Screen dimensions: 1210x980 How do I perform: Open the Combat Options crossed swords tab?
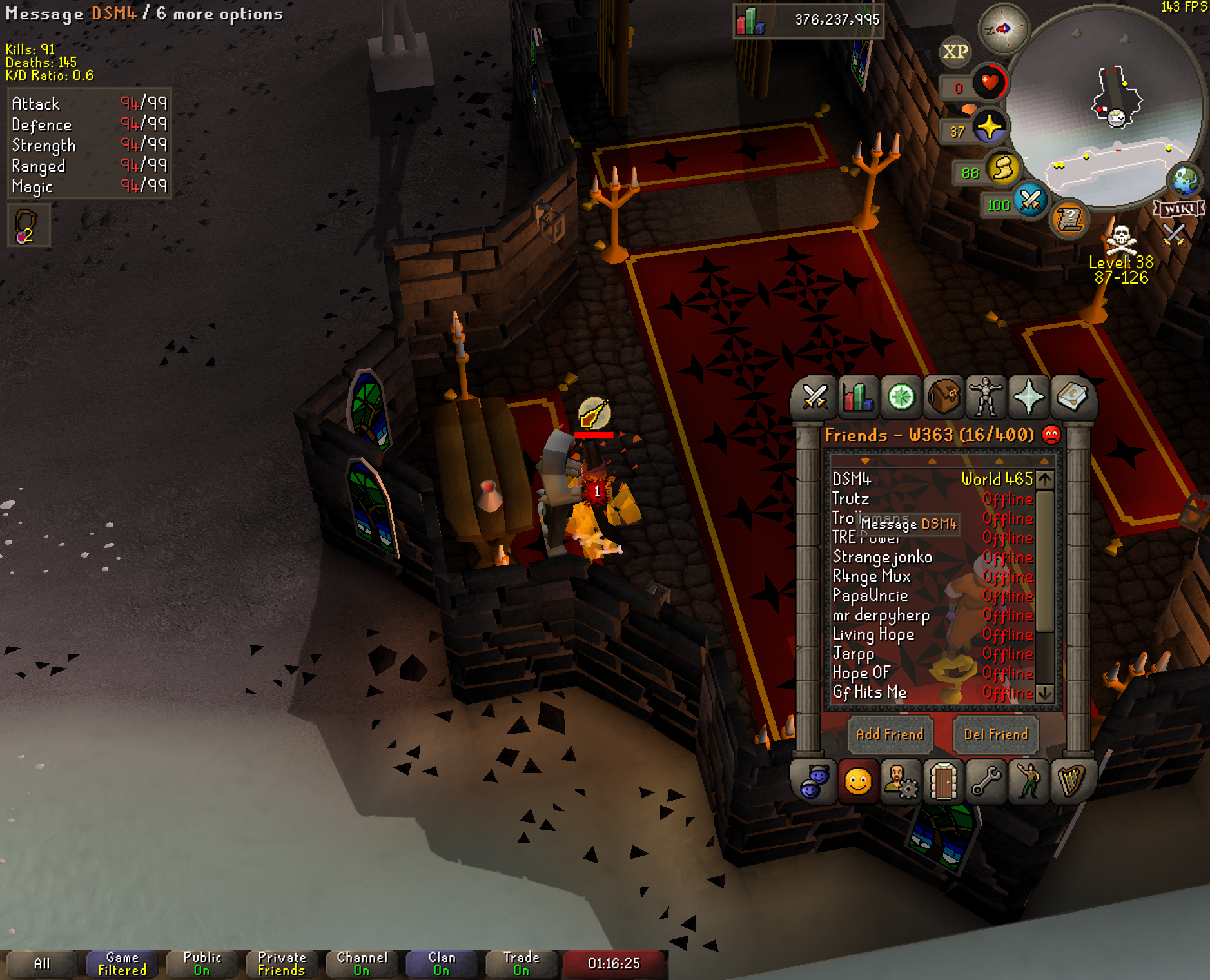[x=815, y=397]
